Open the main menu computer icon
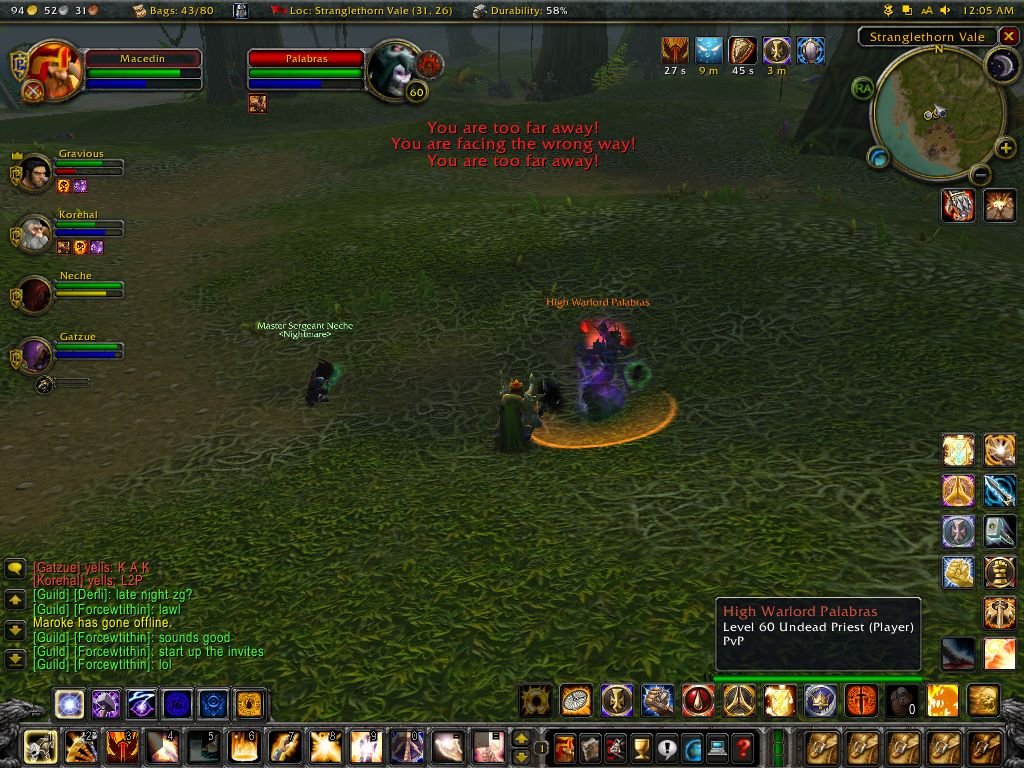This screenshot has height=768, width=1024. (x=717, y=747)
